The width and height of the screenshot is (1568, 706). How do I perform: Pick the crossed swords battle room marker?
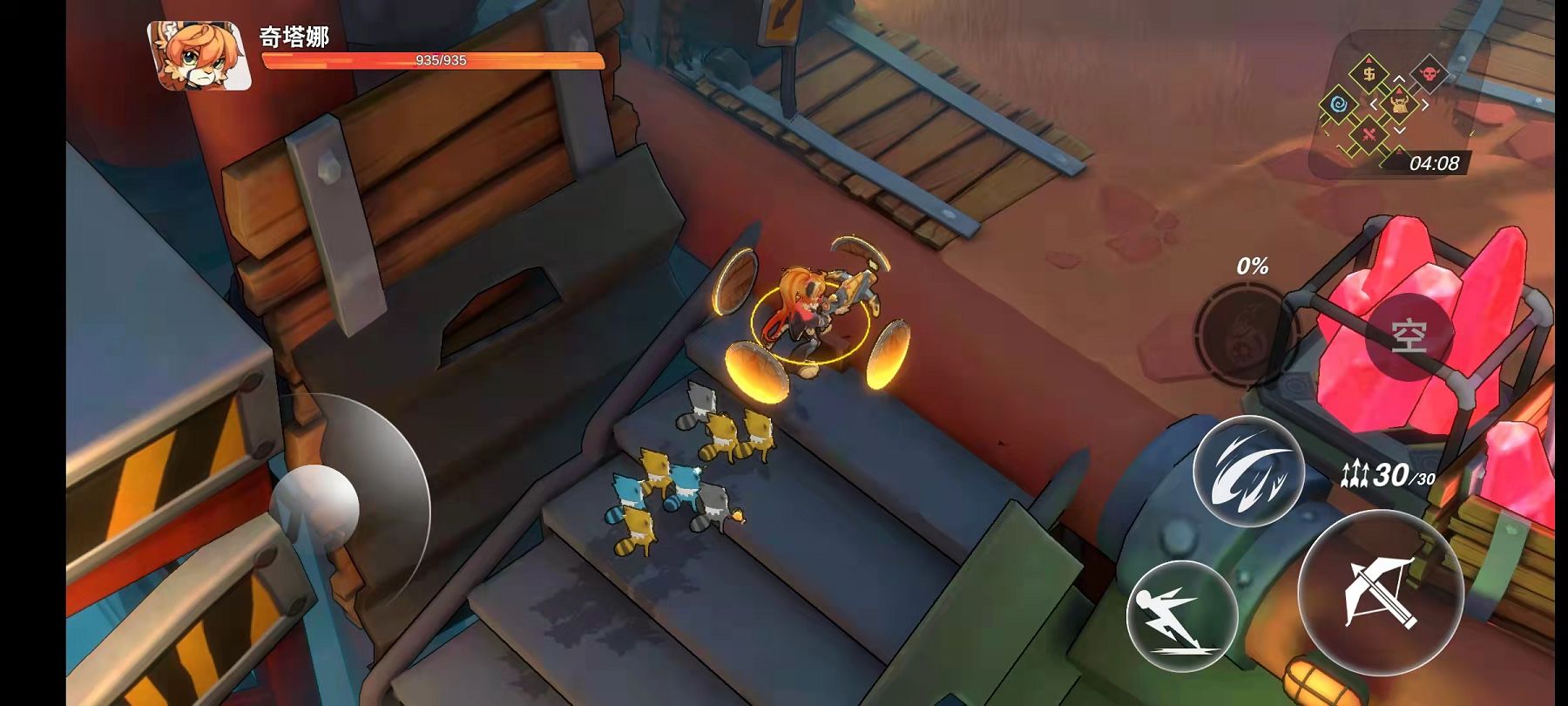(x=1369, y=135)
